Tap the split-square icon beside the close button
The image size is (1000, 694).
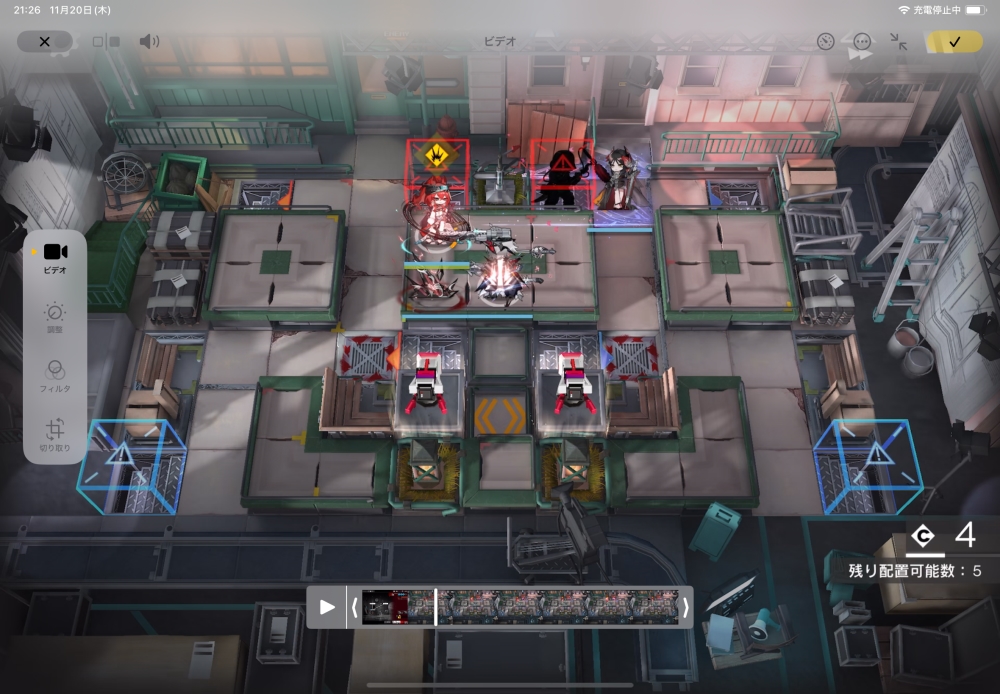106,42
